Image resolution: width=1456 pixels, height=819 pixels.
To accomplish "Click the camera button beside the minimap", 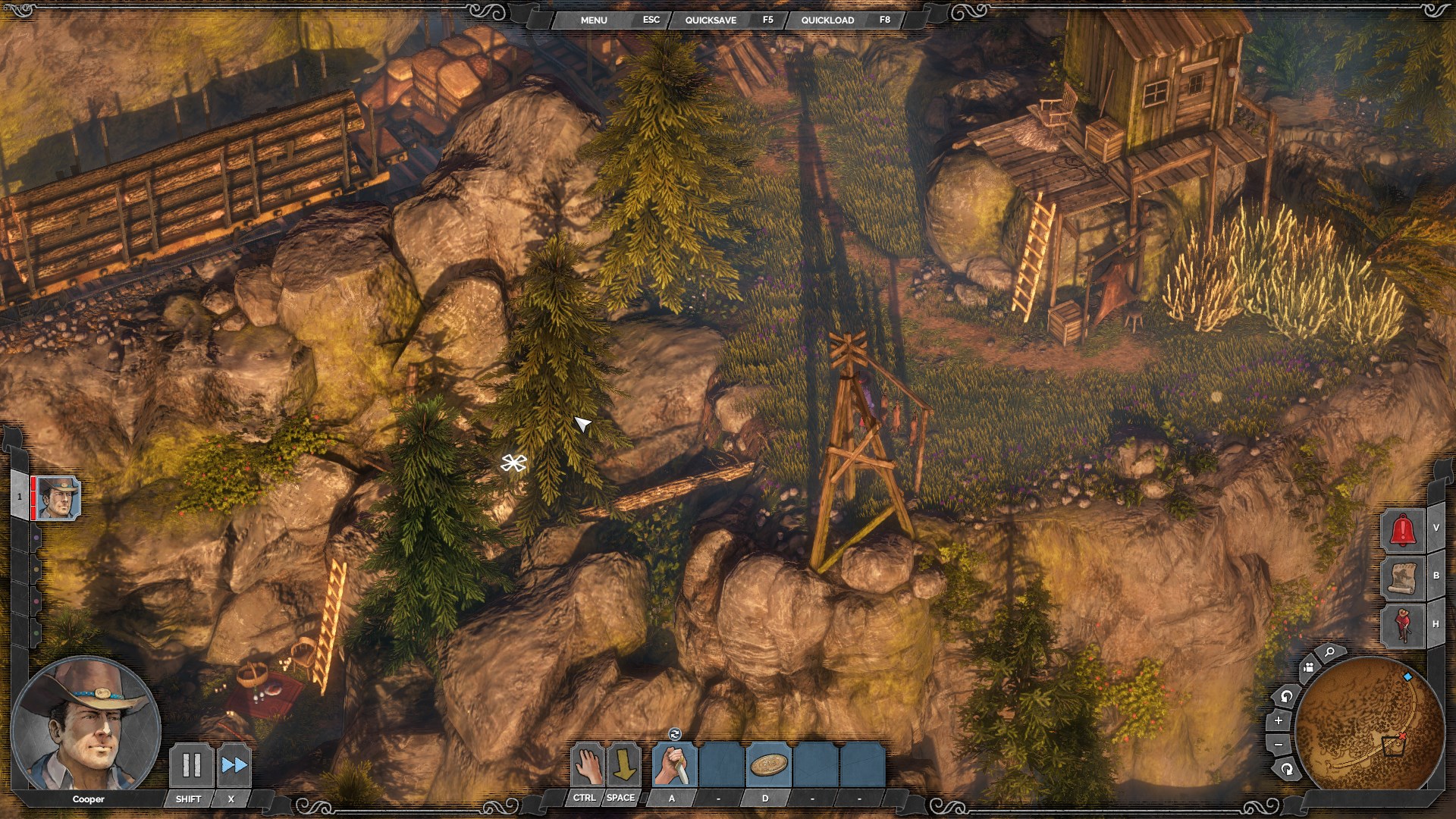I will pyautogui.click(x=1308, y=667).
